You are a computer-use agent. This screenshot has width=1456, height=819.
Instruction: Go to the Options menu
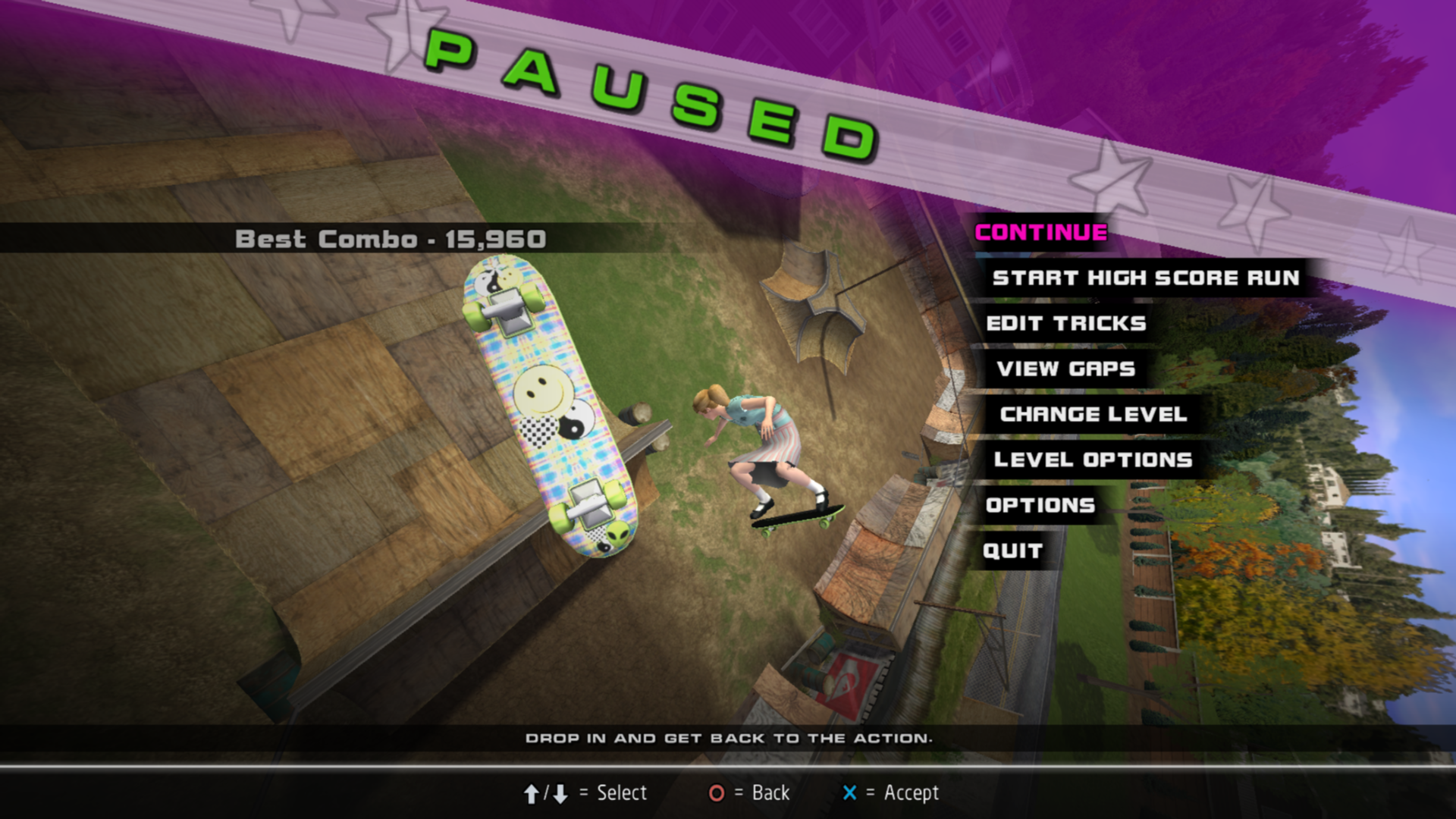(x=1040, y=505)
